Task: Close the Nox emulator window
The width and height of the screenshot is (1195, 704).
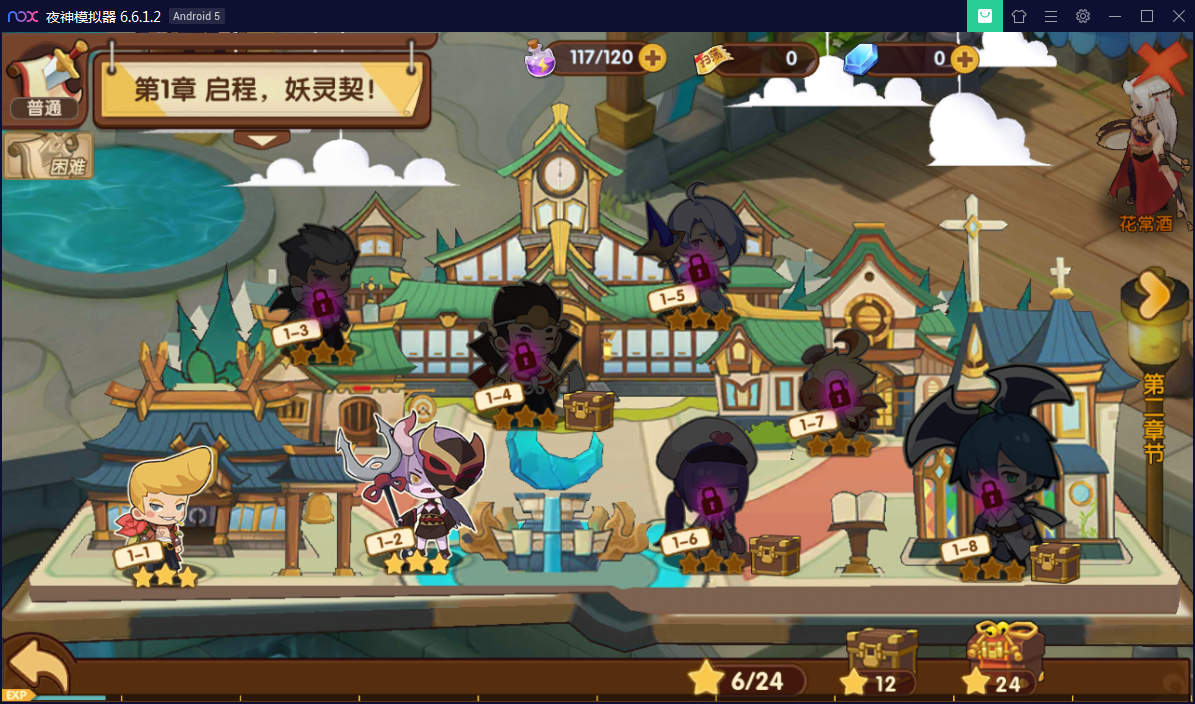Action: (x=1177, y=16)
